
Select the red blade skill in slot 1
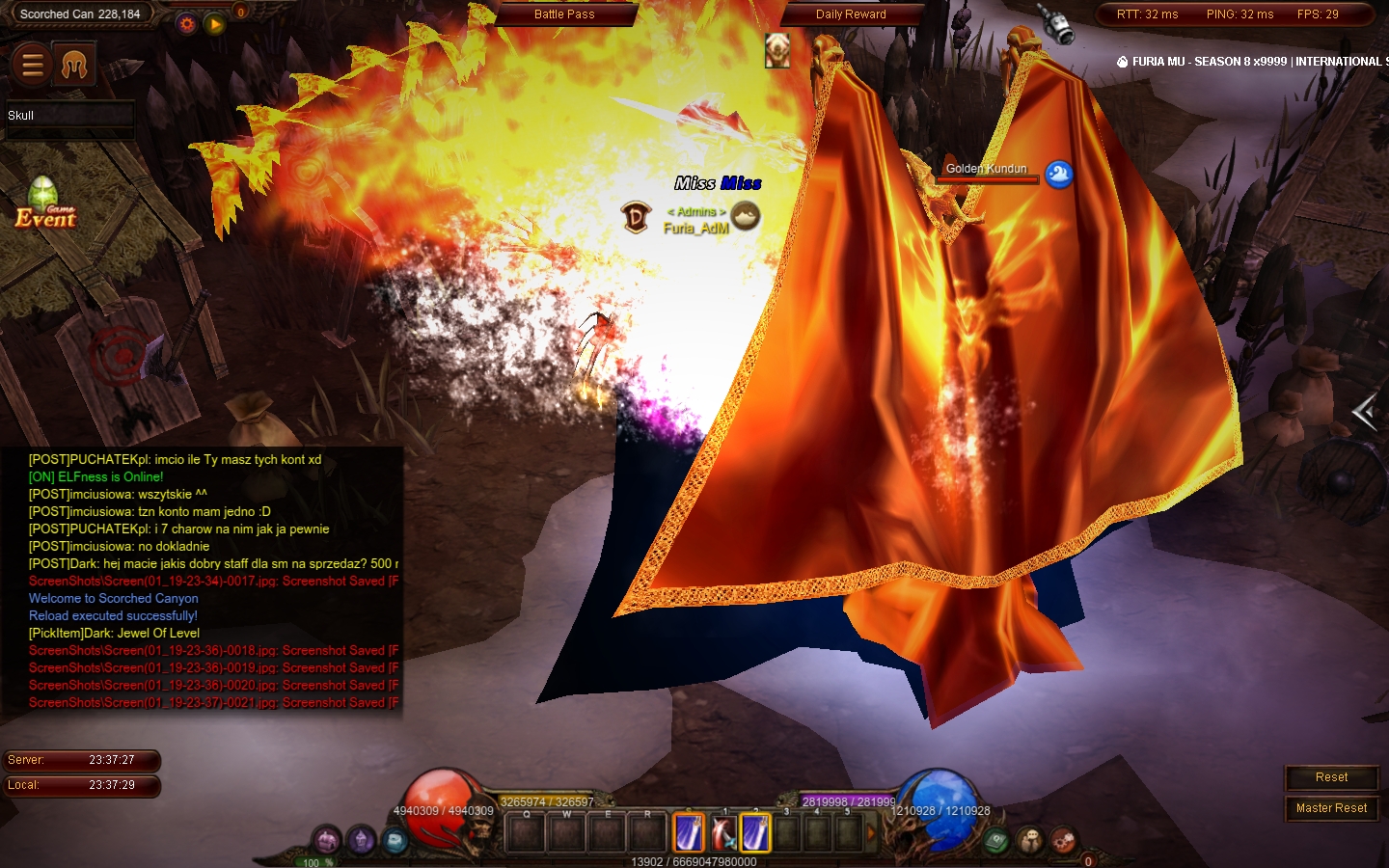[x=723, y=832]
